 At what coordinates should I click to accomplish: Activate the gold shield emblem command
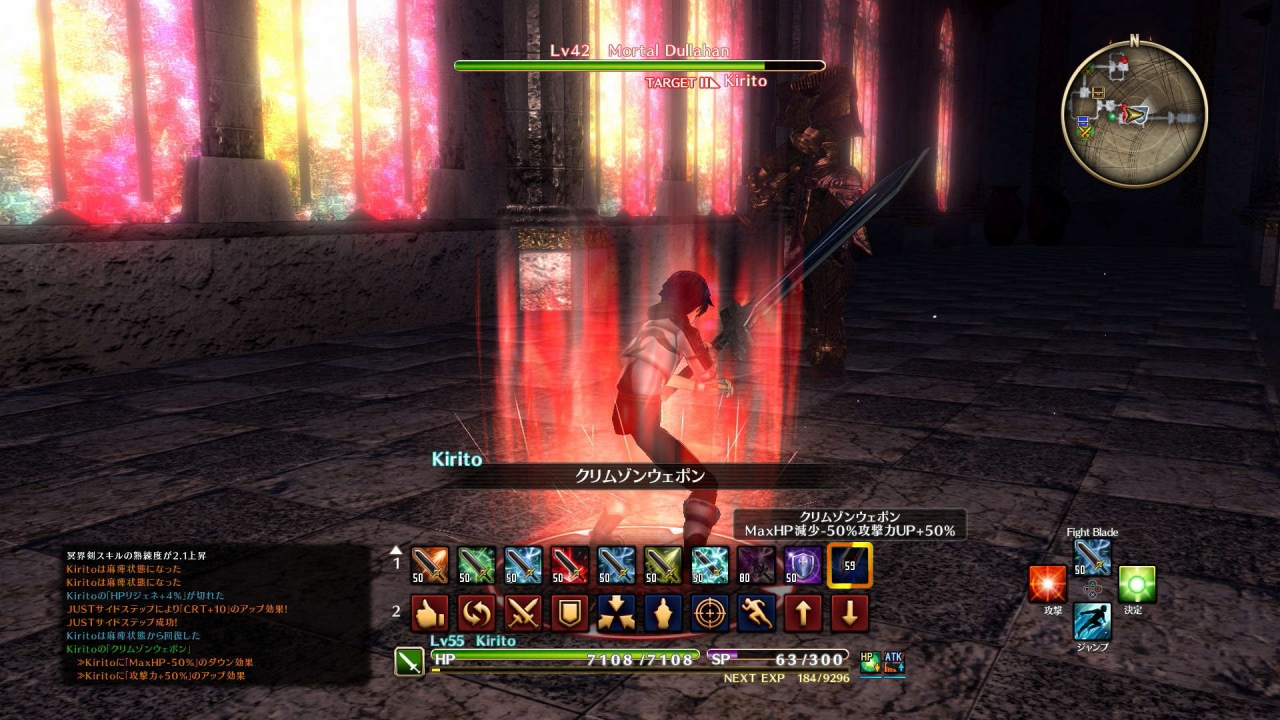(569, 613)
